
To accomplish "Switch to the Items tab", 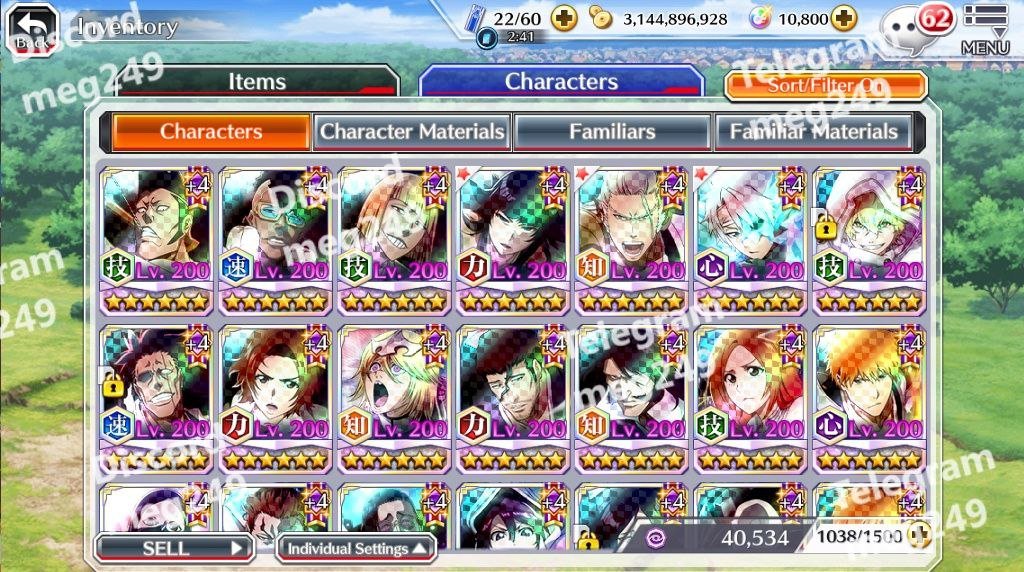I will pyautogui.click(x=257, y=82).
